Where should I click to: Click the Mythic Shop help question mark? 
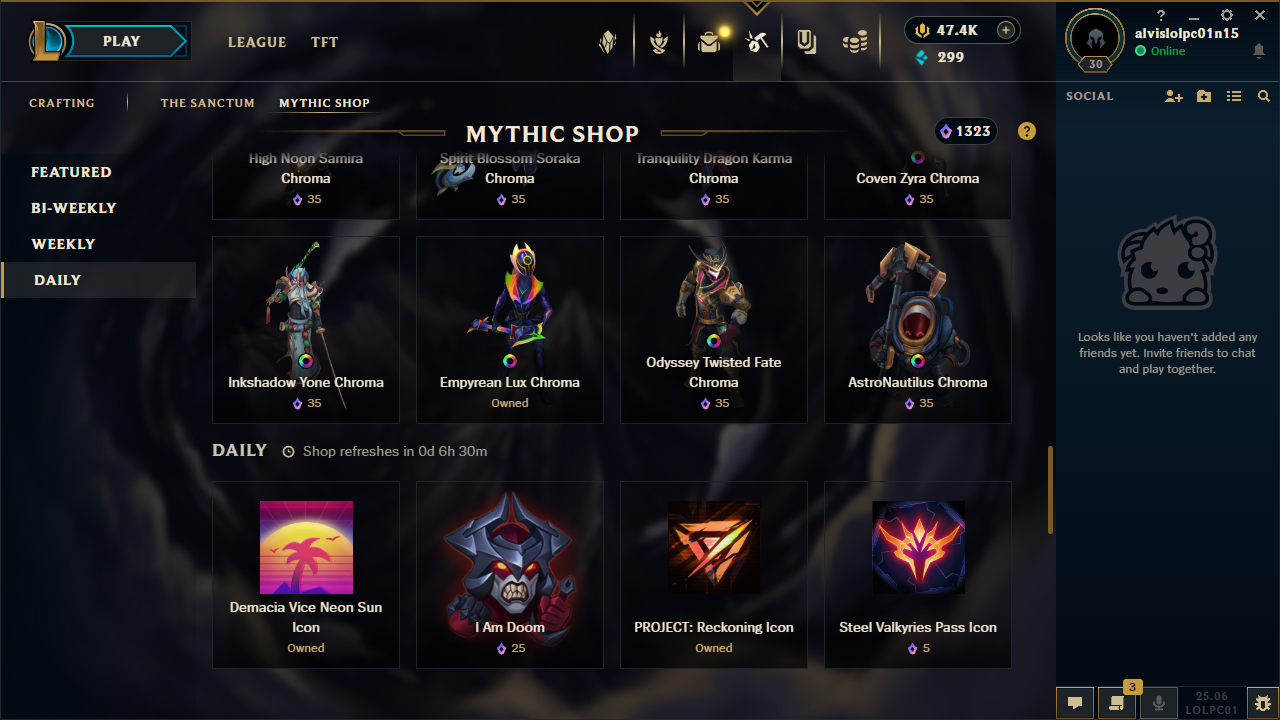point(1026,131)
